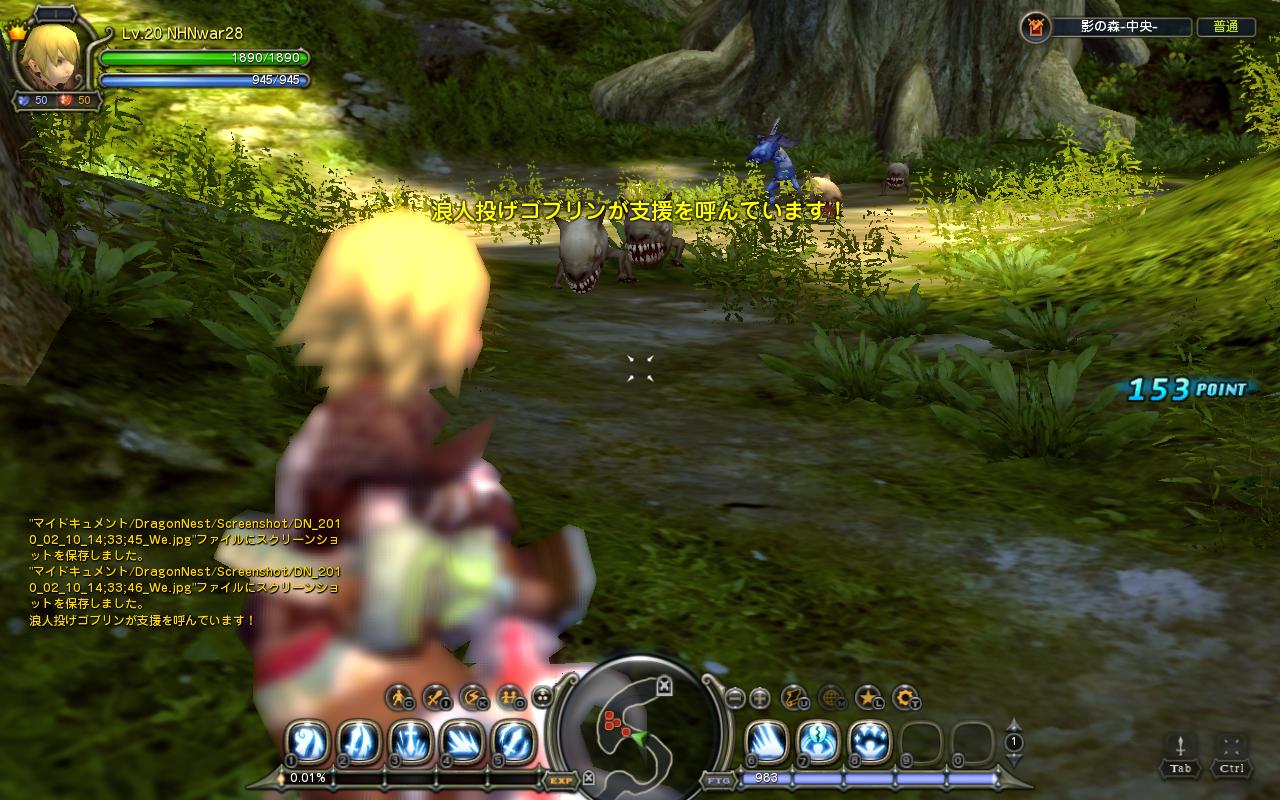Click the circular minimap

[637, 729]
